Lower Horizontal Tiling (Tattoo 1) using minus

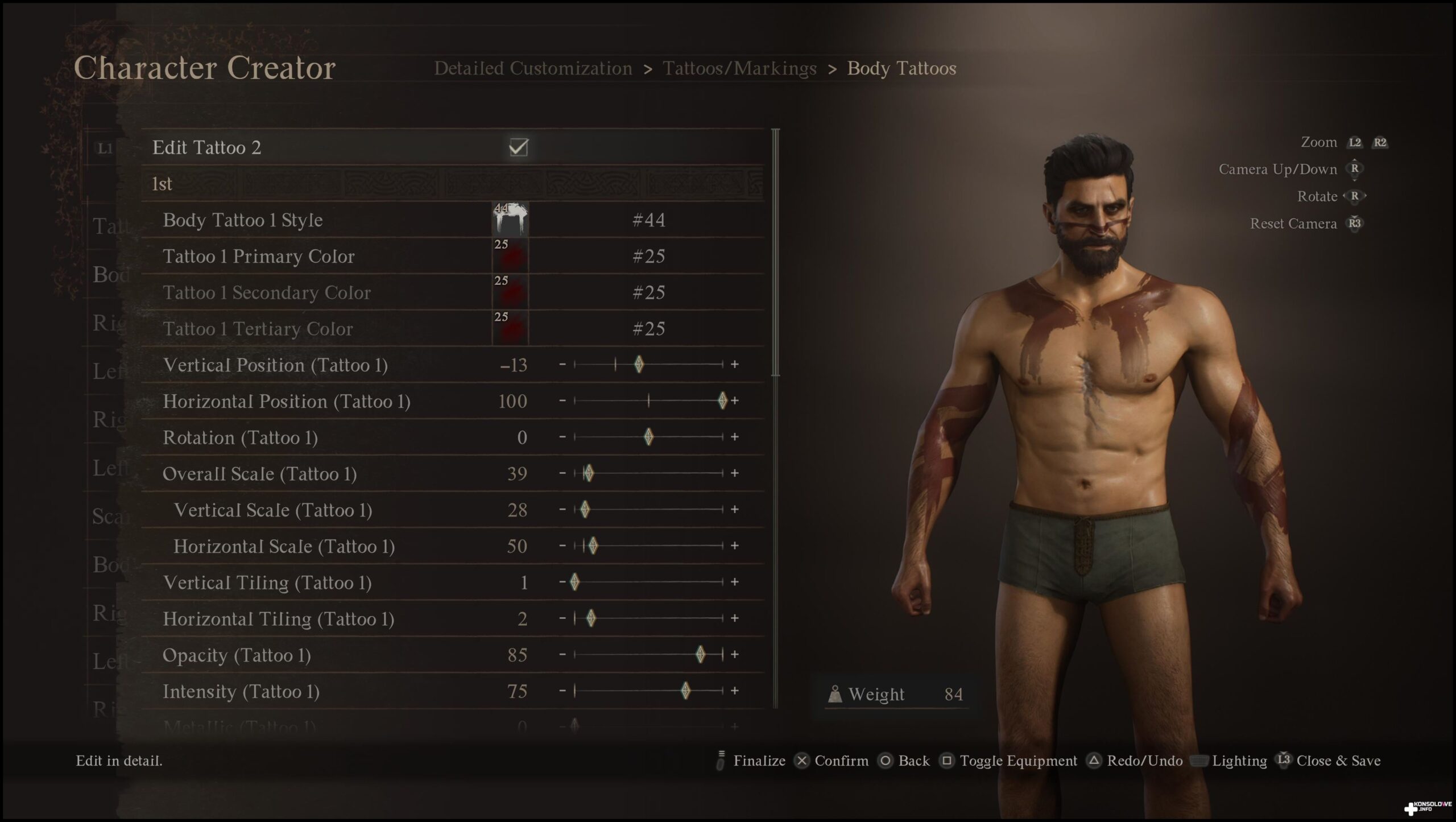pyautogui.click(x=562, y=618)
